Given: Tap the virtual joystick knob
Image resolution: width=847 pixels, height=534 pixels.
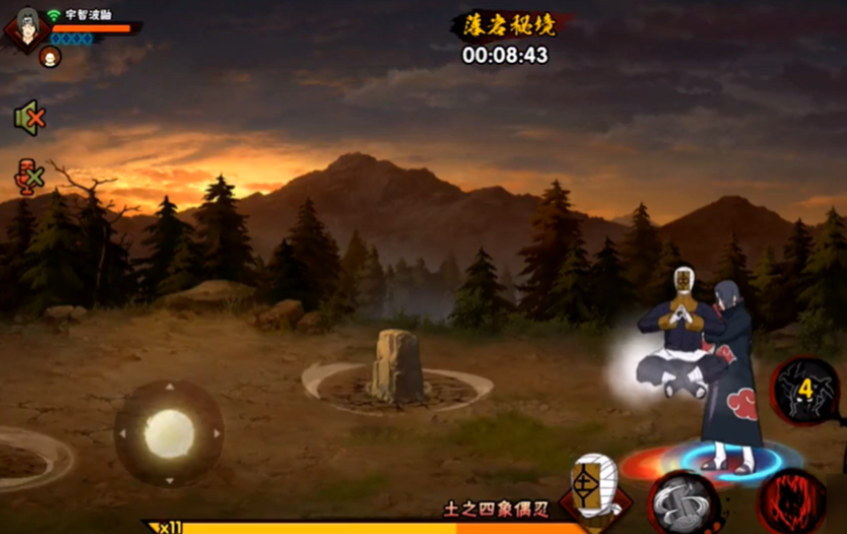Looking at the screenshot, I should (168, 433).
